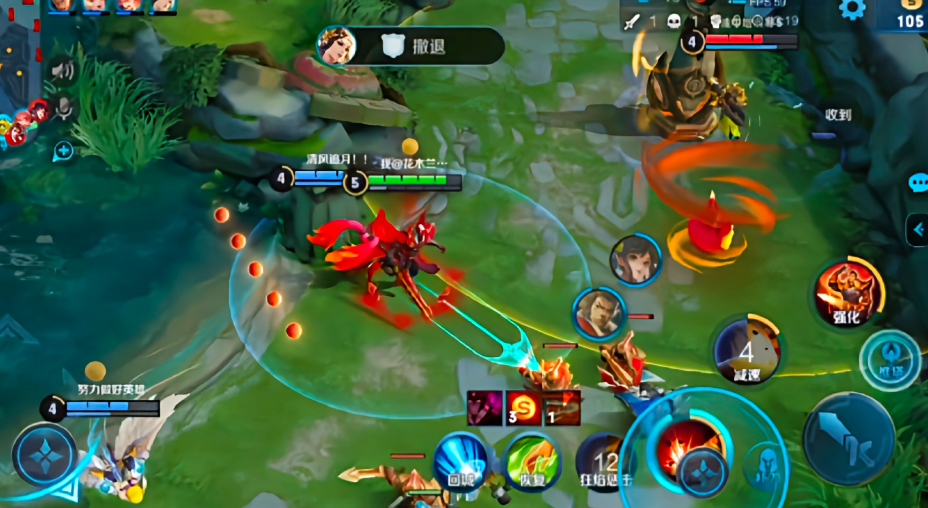Viewport: 928px width, 508px height.
Task: Tap the 撤退 retreat signal banner
Action: [x=410, y=46]
